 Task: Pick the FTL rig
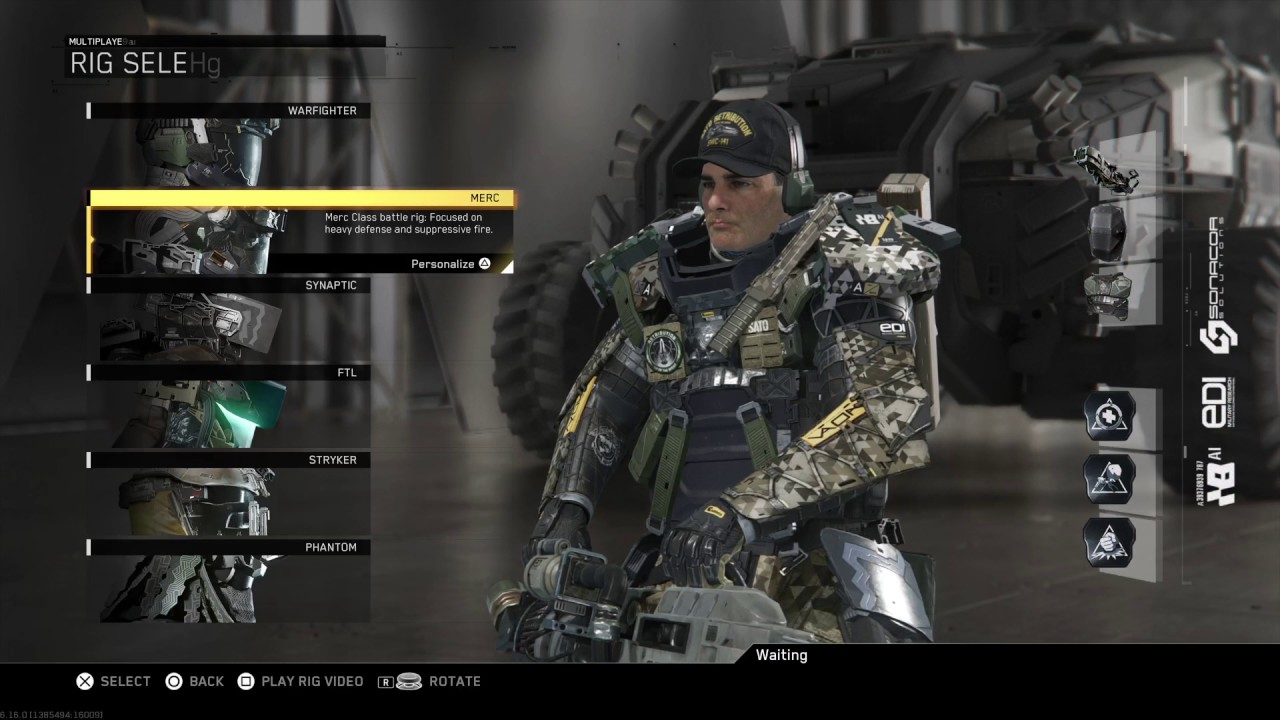click(x=228, y=406)
